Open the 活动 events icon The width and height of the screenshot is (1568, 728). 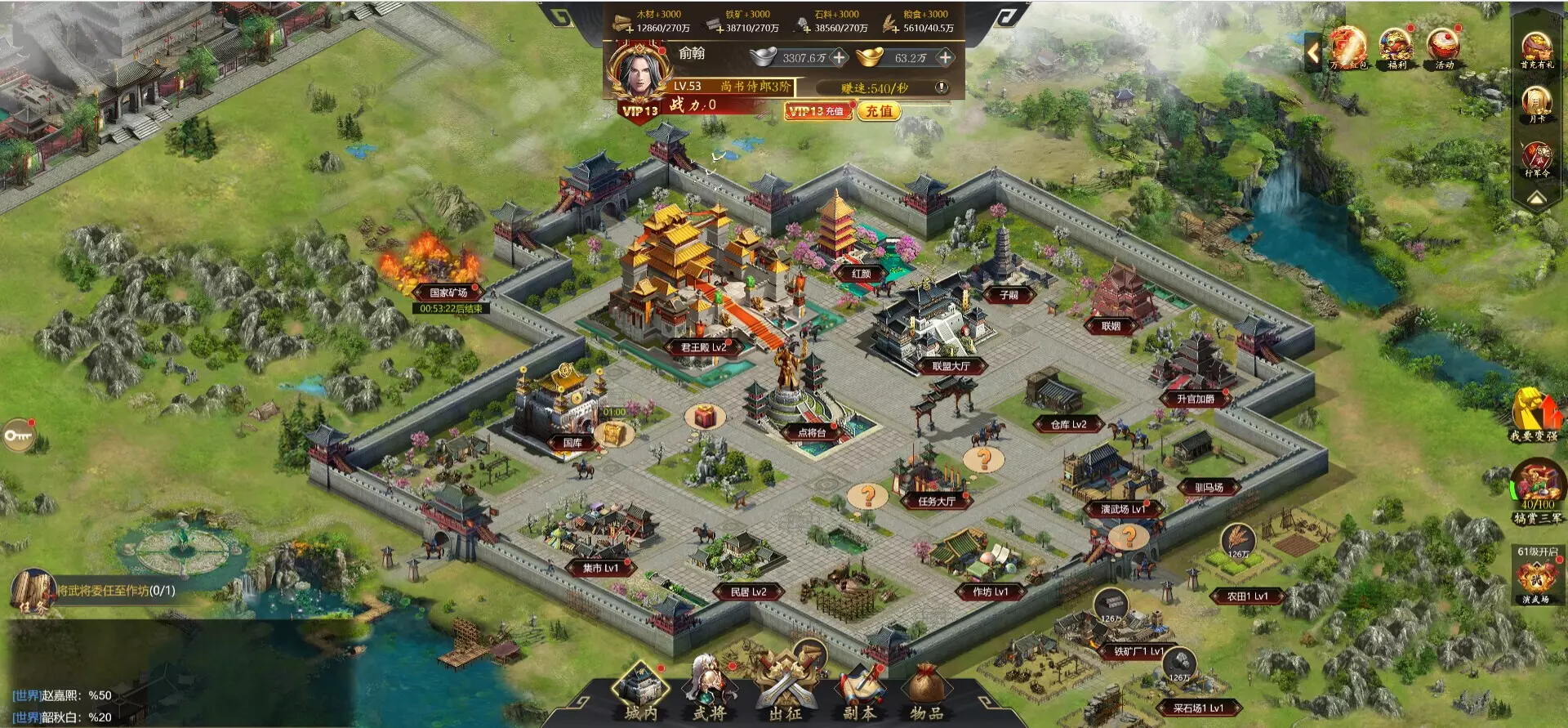[x=1444, y=47]
